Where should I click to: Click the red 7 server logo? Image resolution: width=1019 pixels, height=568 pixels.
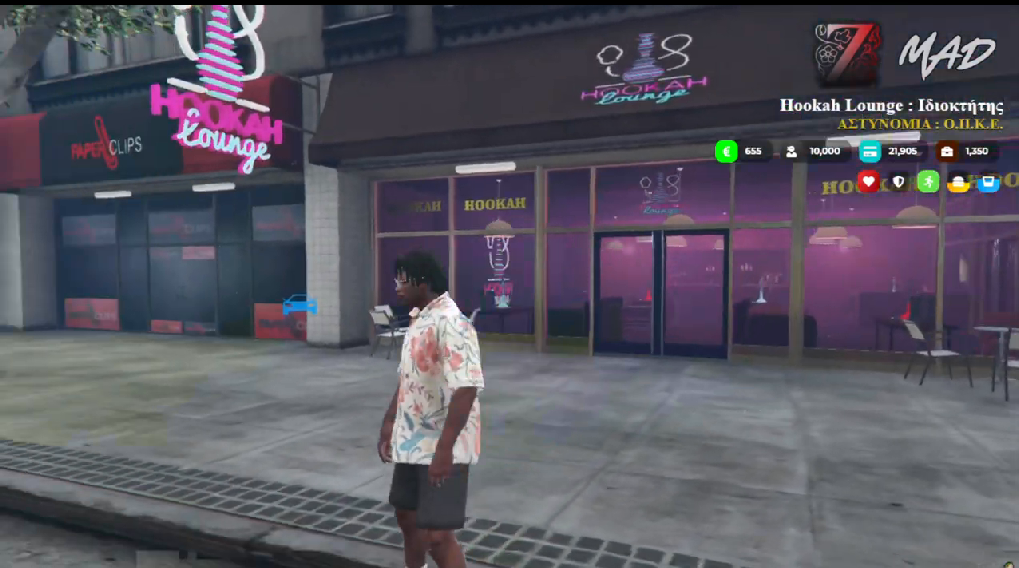click(848, 54)
